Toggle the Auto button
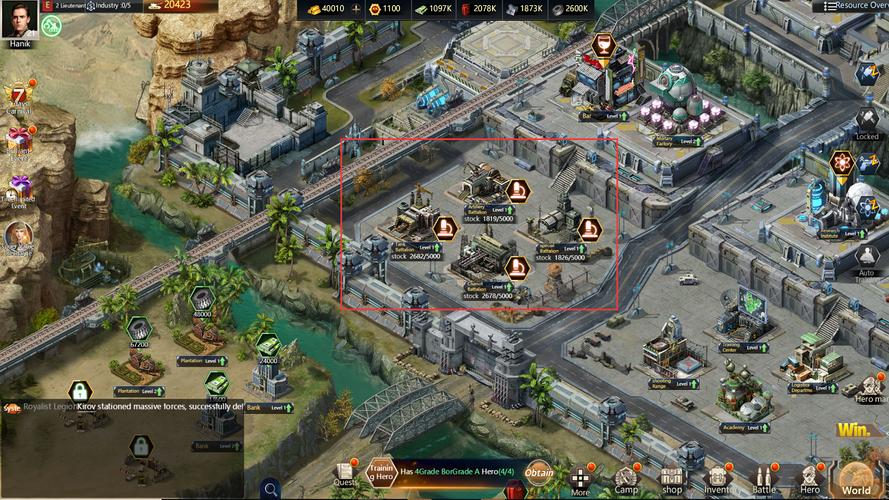 [867, 256]
